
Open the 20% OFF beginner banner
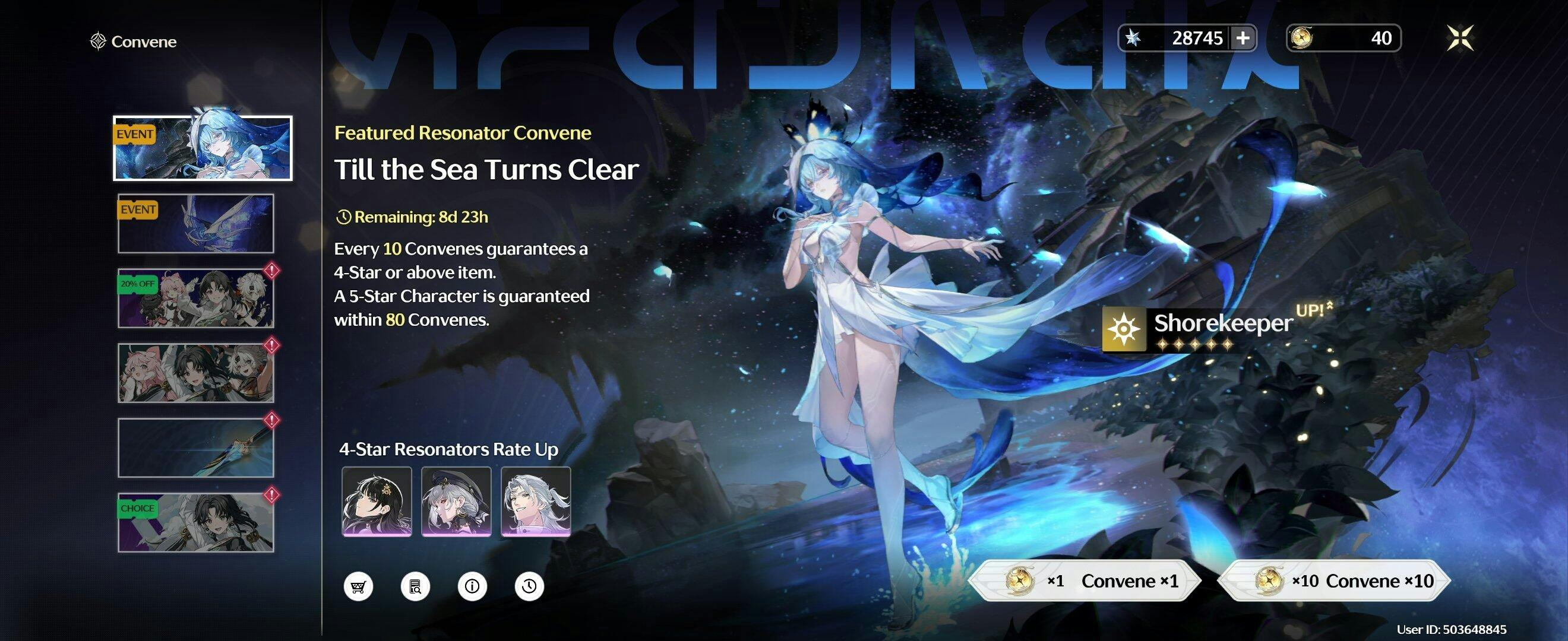tap(196, 299)
